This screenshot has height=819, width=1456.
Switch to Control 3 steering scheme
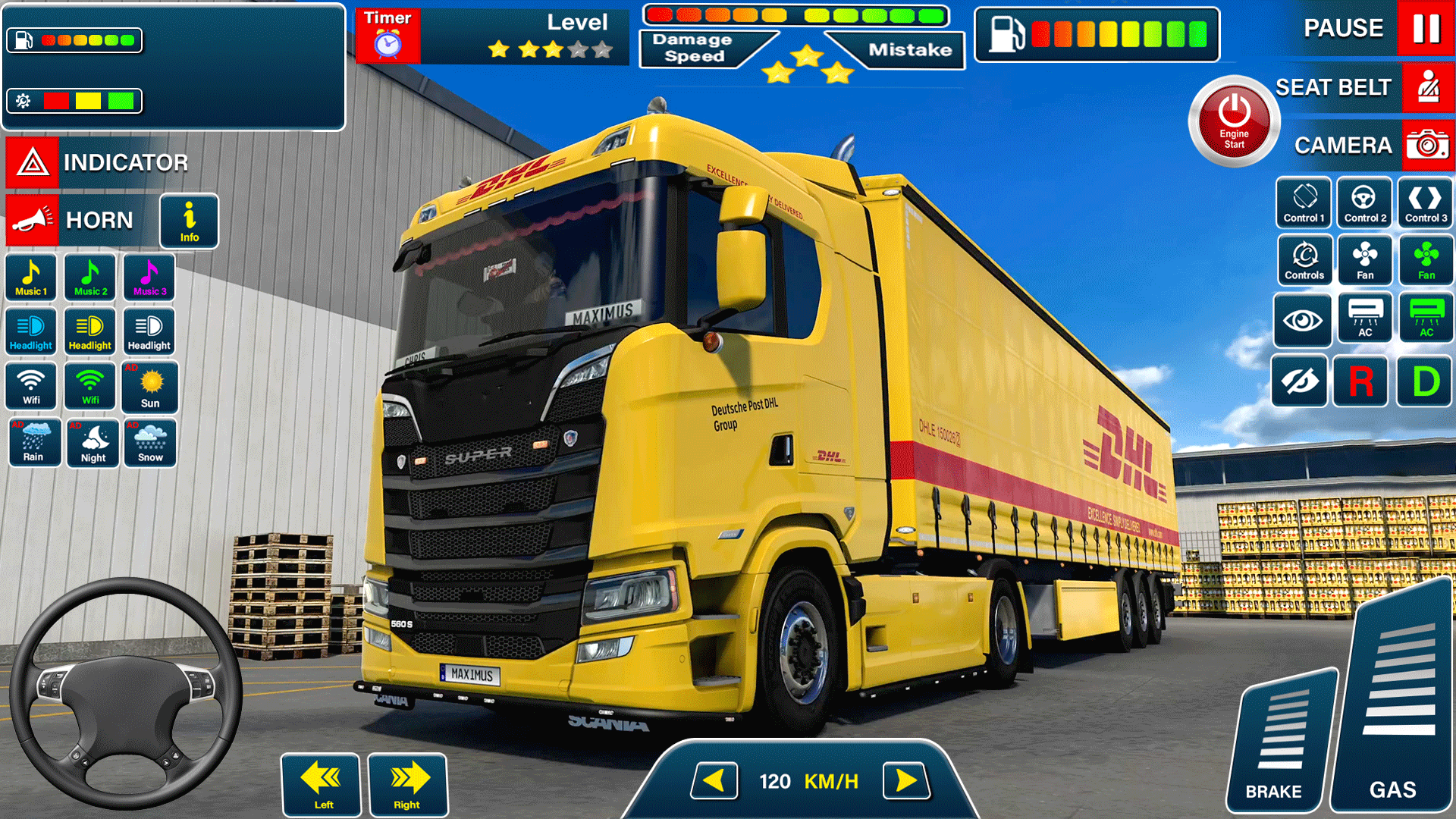click(x=1425, y=202)
